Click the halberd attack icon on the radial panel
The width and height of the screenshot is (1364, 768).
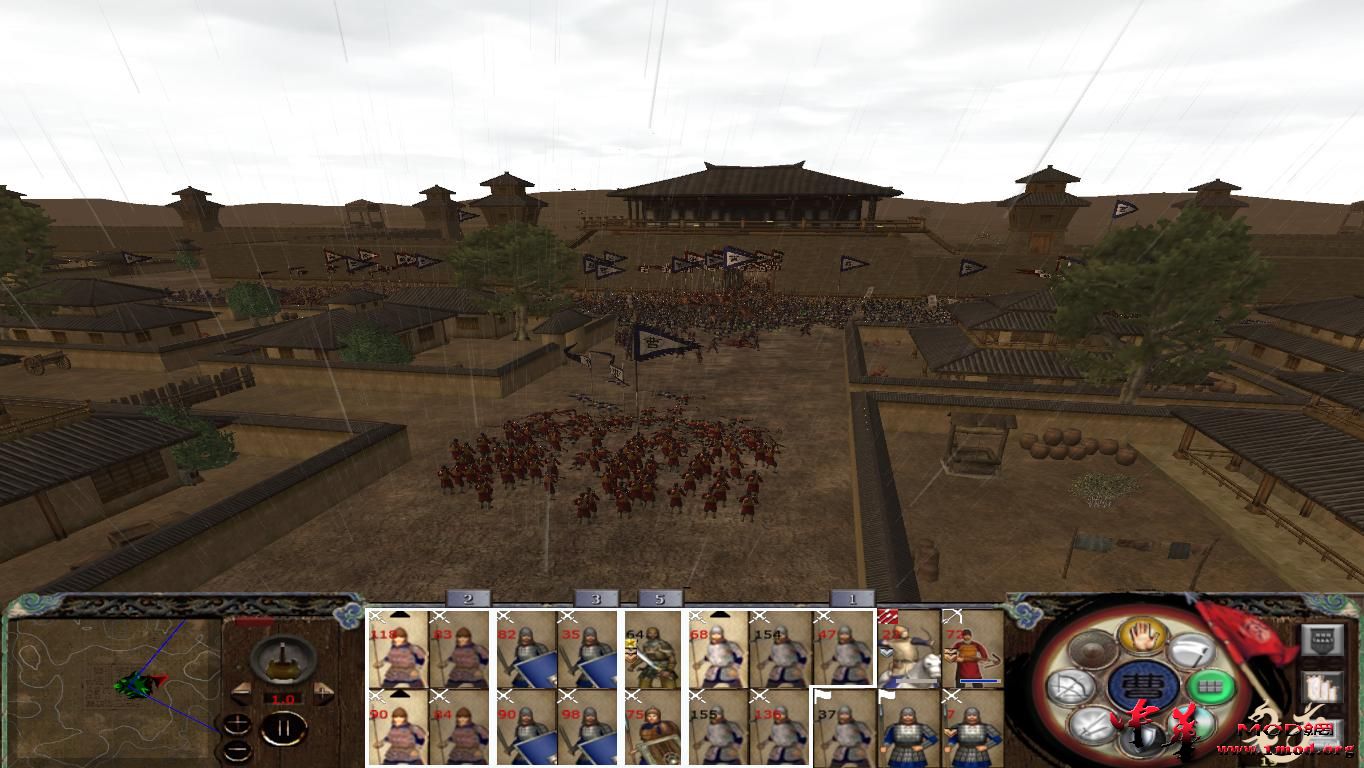[x=1189, y=650]
